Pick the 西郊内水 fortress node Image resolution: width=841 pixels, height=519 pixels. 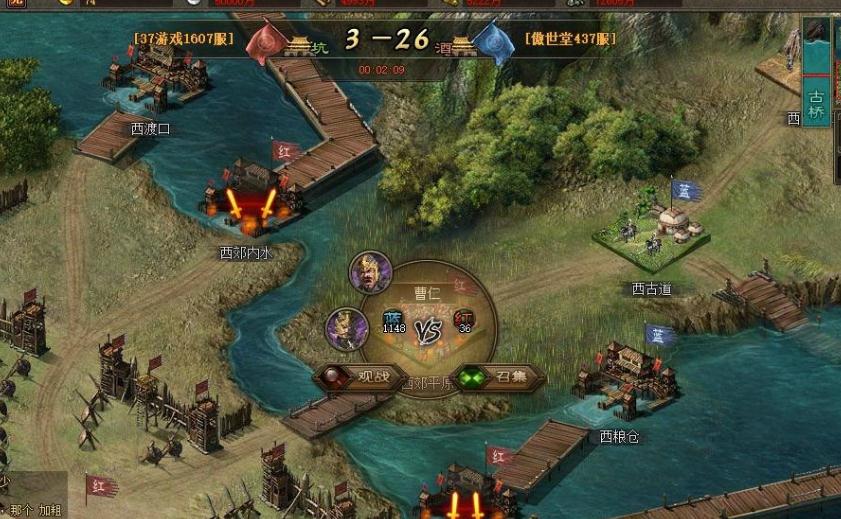pos(248,200)
